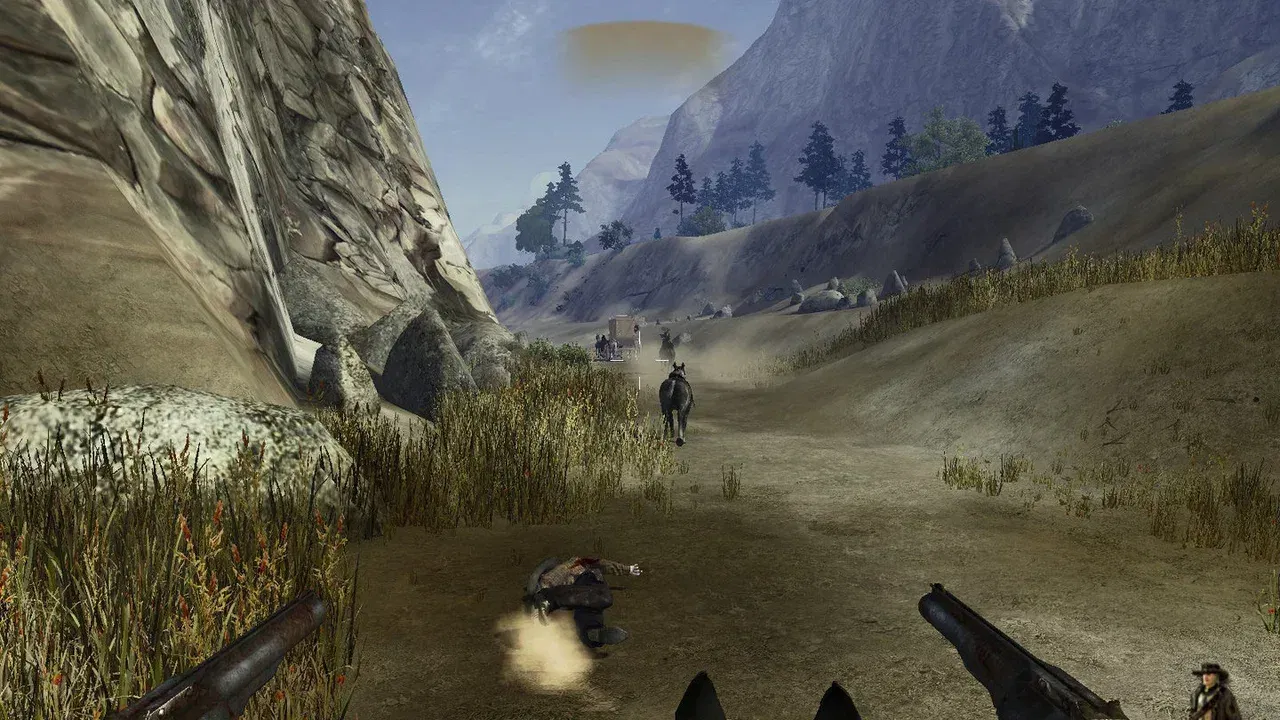Click the cowboy character portrait HUD icon

pyautogui.click(x=1214, y=691)
